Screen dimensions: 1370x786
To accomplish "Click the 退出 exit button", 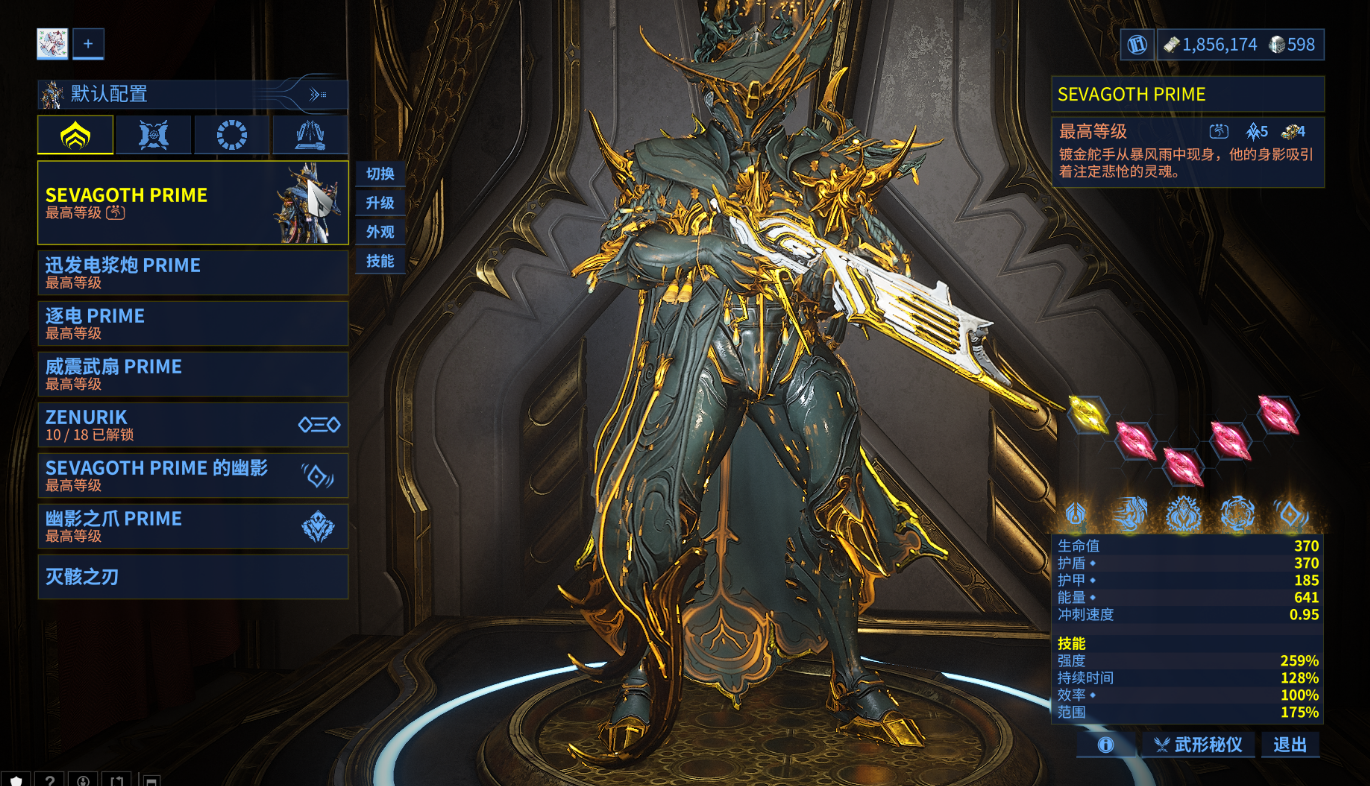I will point(1290,745).
